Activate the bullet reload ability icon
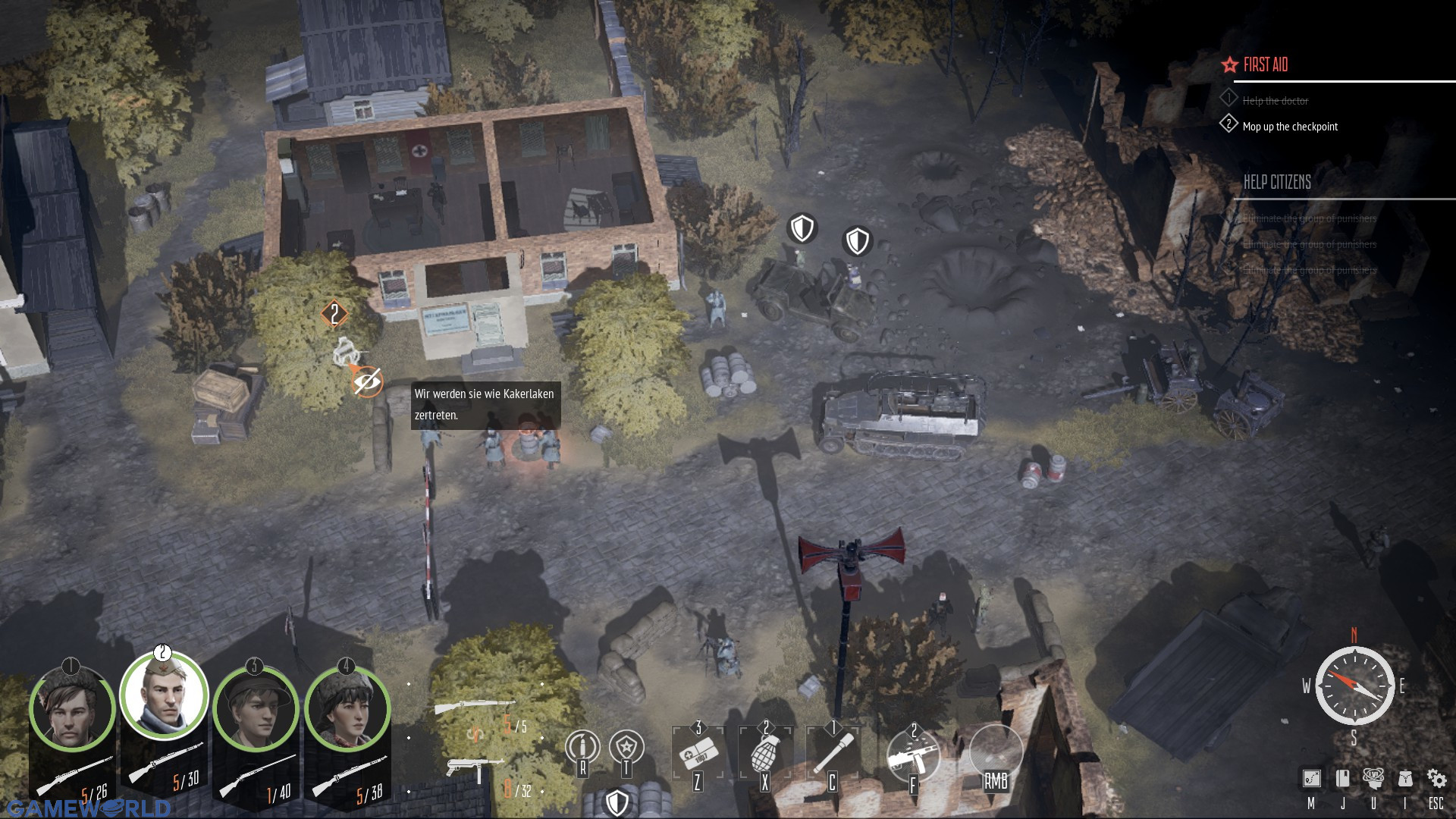The image size is (1456, 819). click(x=582, y=747)
